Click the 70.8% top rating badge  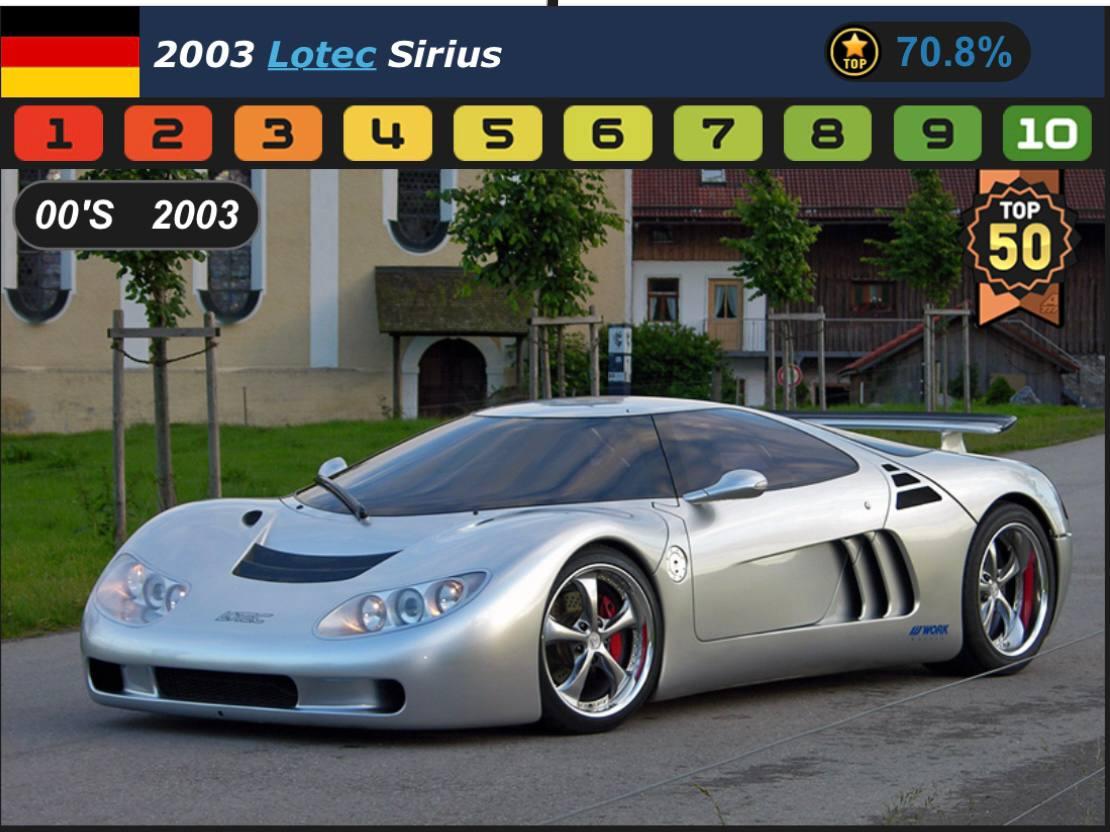point(927,52)
